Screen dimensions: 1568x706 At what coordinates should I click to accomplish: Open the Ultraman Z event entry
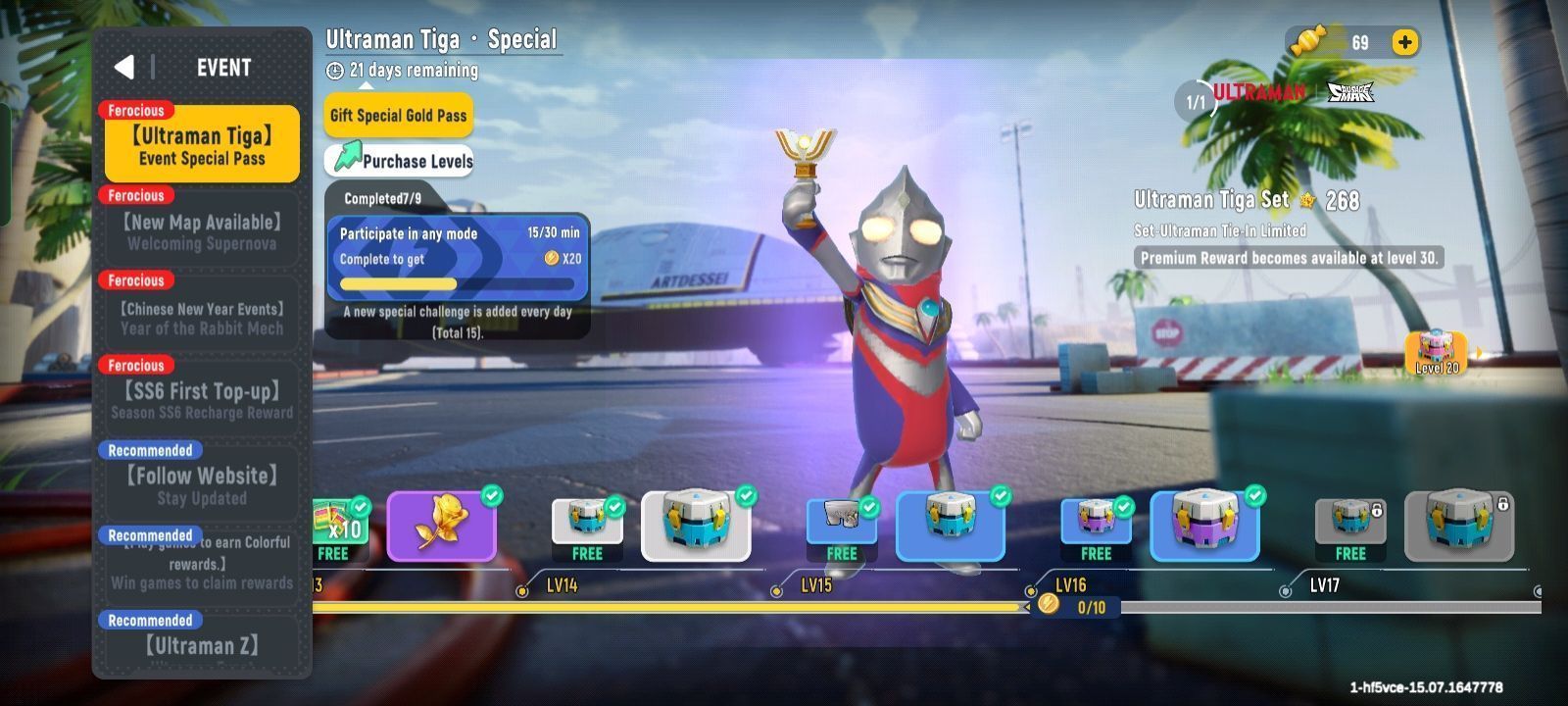(x=202, y=645)
